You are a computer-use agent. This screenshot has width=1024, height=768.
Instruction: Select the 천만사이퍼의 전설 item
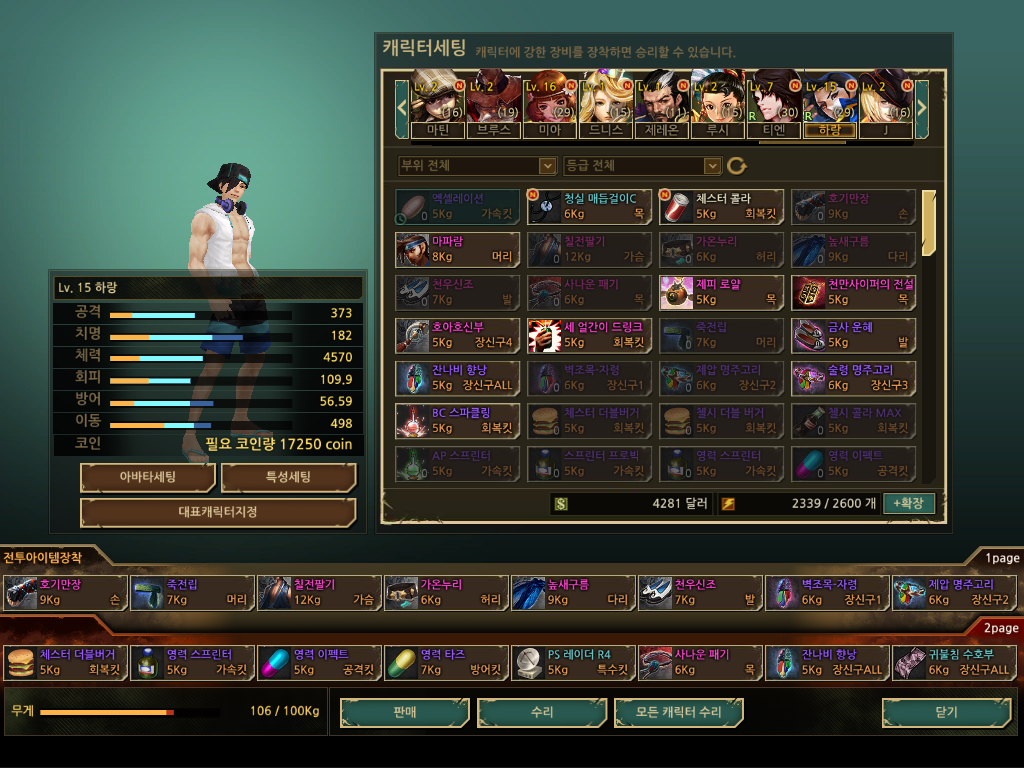pos(853,292)
